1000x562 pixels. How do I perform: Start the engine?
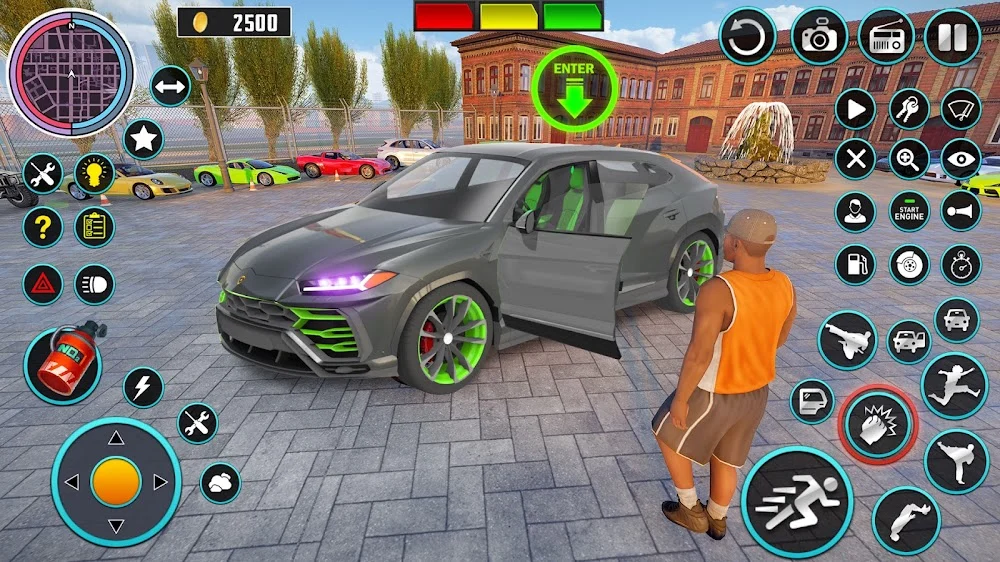(x=909, y=210)
